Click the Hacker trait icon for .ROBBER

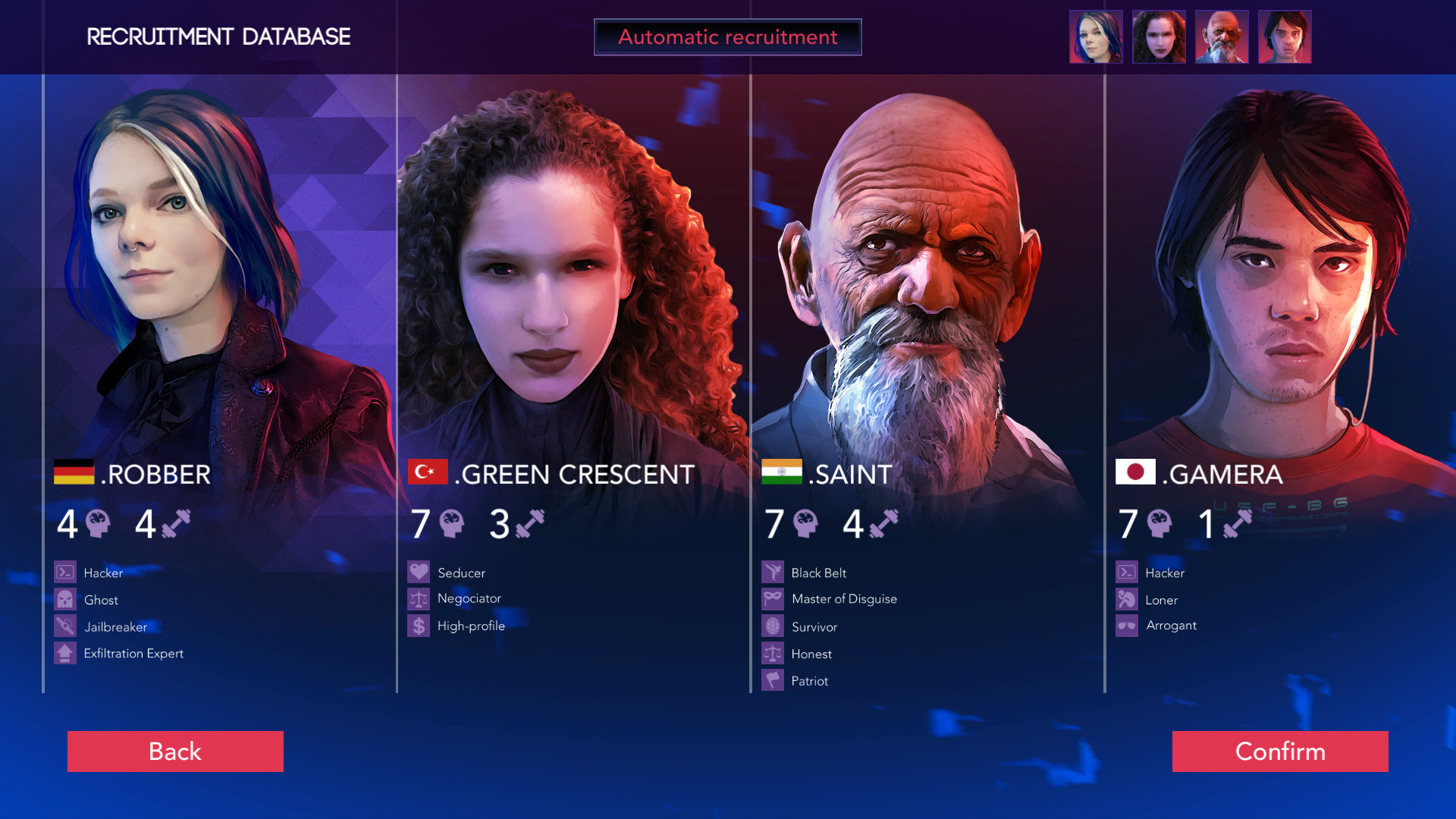64,573
